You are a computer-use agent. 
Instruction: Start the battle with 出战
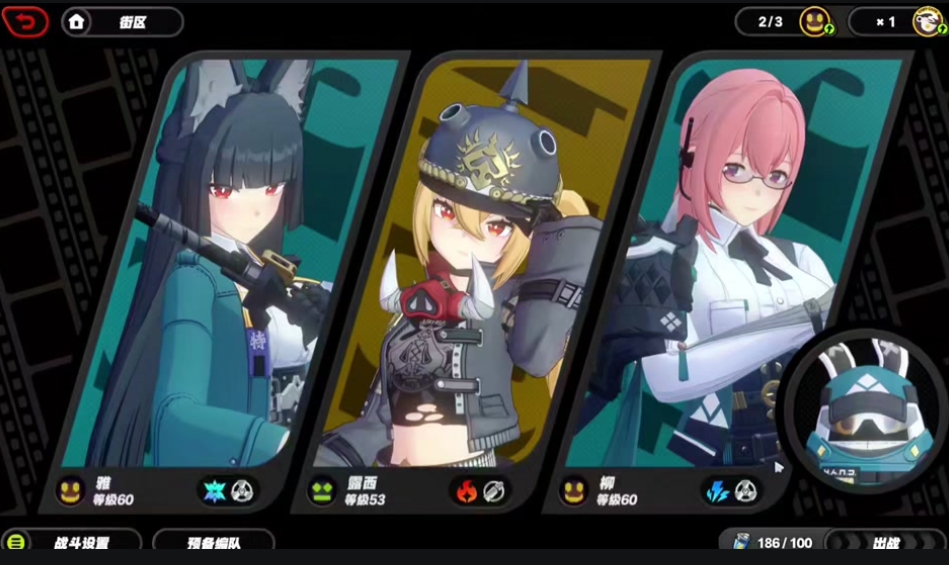point(884,543)
